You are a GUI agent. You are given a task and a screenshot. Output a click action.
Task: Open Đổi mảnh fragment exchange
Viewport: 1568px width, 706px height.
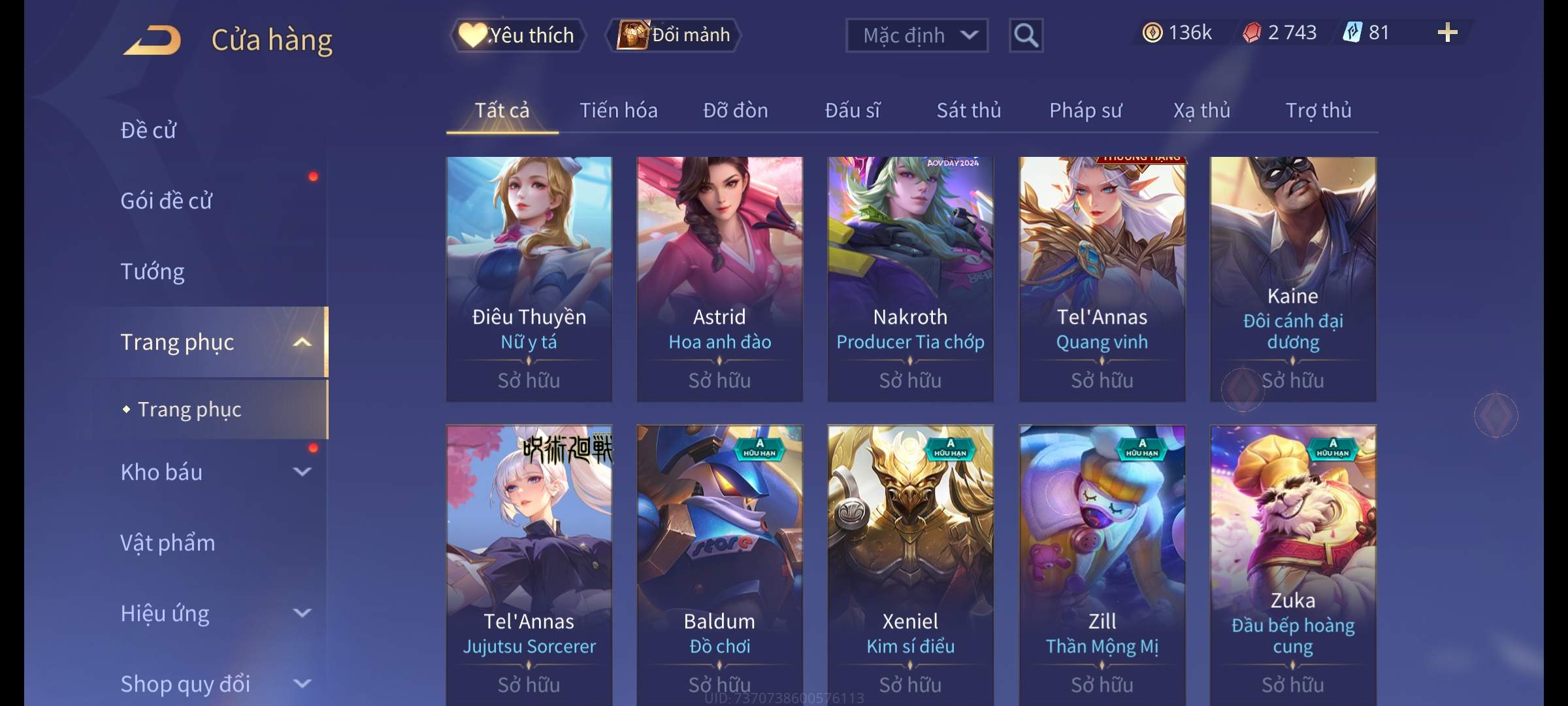(674, 35)
